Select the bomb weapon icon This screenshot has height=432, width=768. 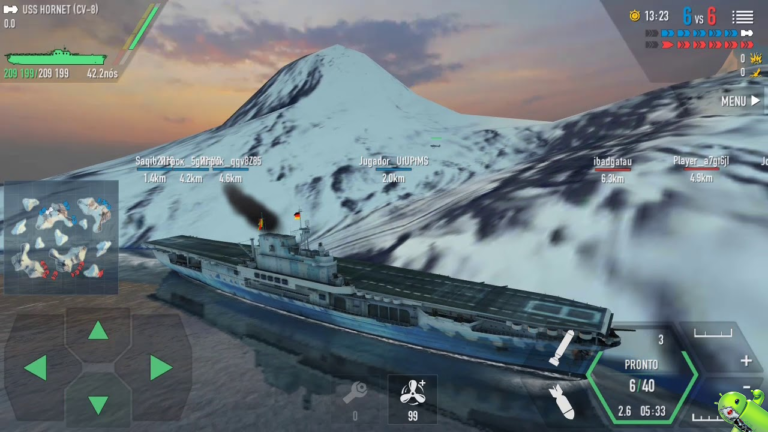562,402
